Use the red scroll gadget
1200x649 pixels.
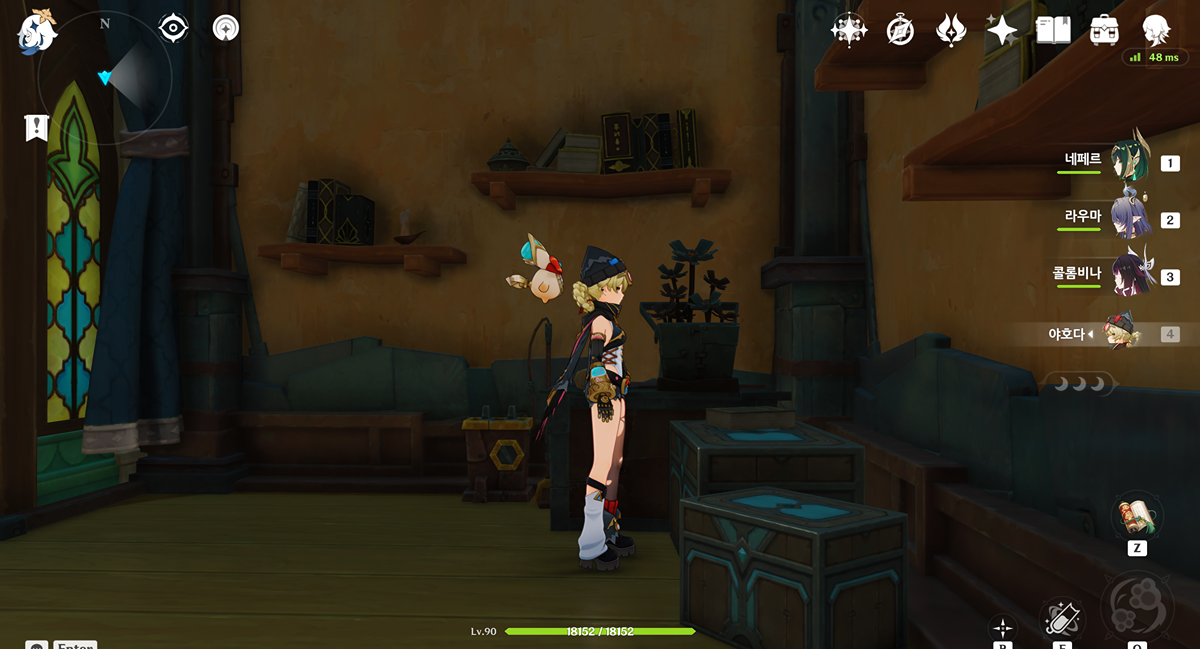(1137, 517)
